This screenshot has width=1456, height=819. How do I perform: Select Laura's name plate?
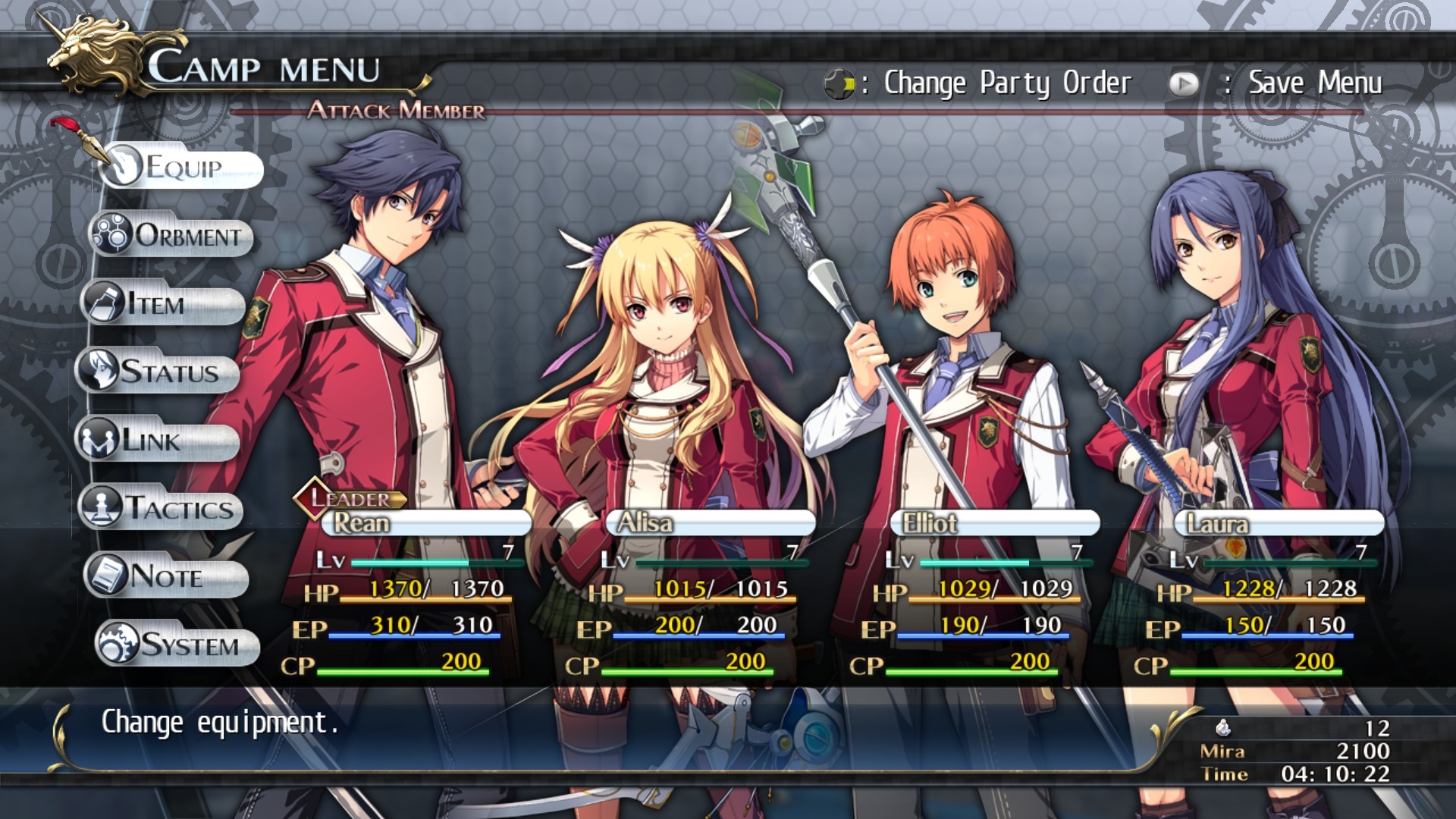click(x=1279, y=523)
